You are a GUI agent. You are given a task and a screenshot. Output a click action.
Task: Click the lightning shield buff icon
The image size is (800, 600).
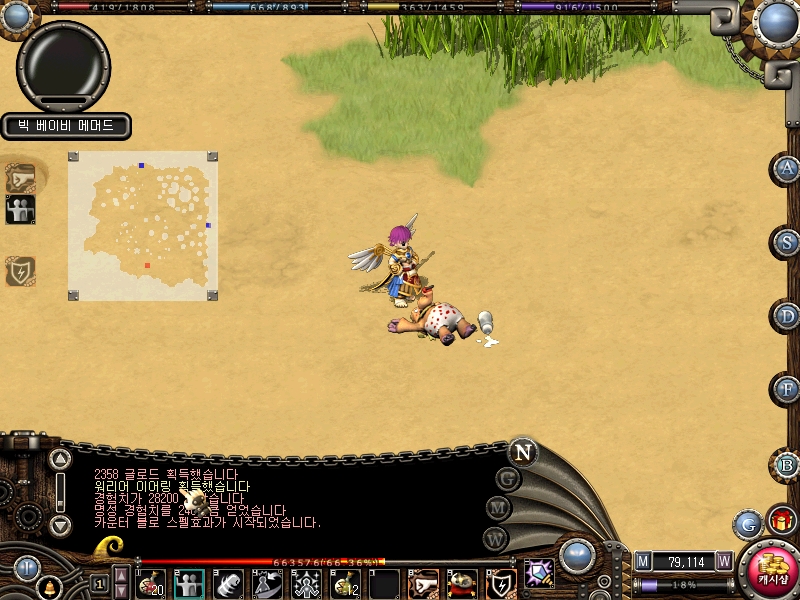tap(20, 271)
